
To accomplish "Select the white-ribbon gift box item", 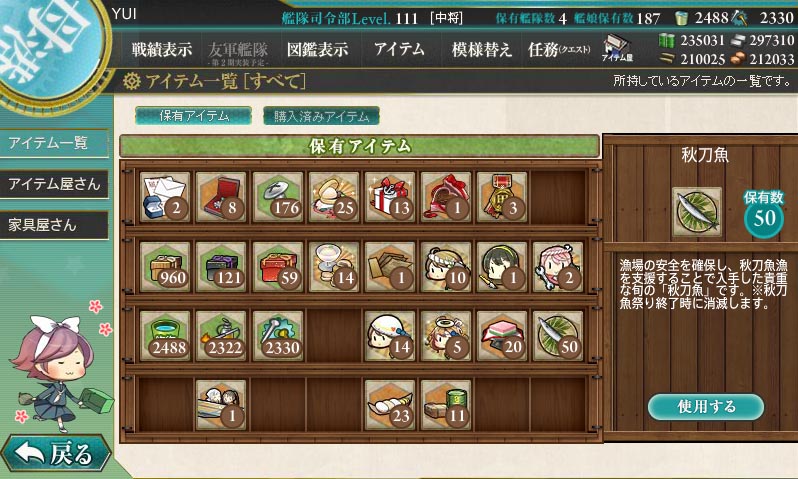I will 389,193.
